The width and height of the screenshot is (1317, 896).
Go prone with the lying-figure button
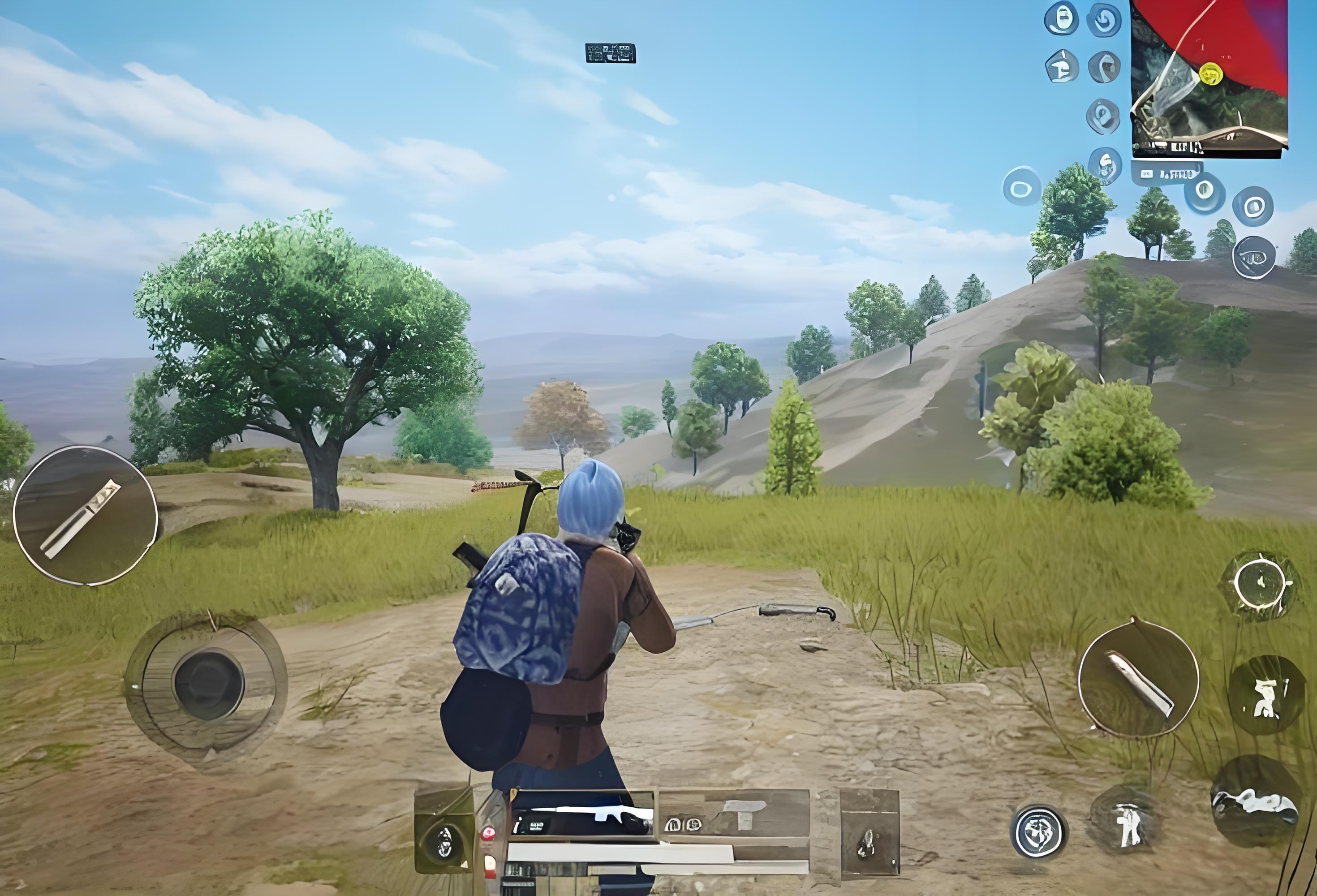coord(1255,801)
